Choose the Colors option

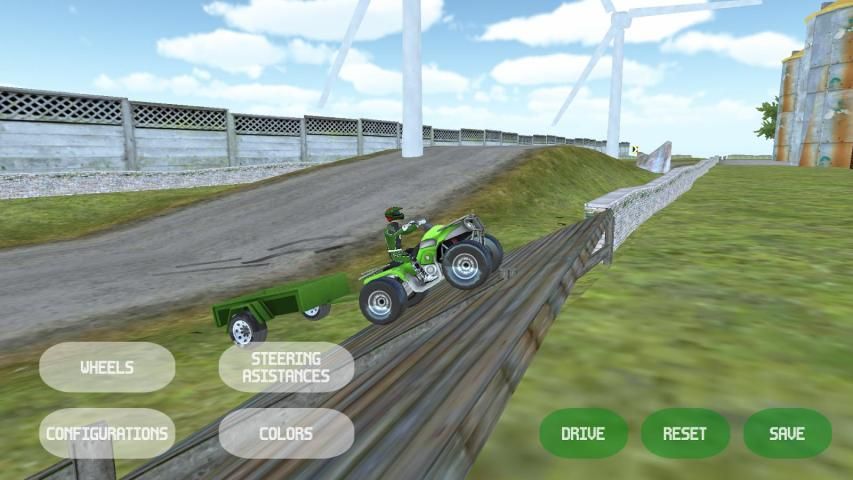[x=286, y=434]
